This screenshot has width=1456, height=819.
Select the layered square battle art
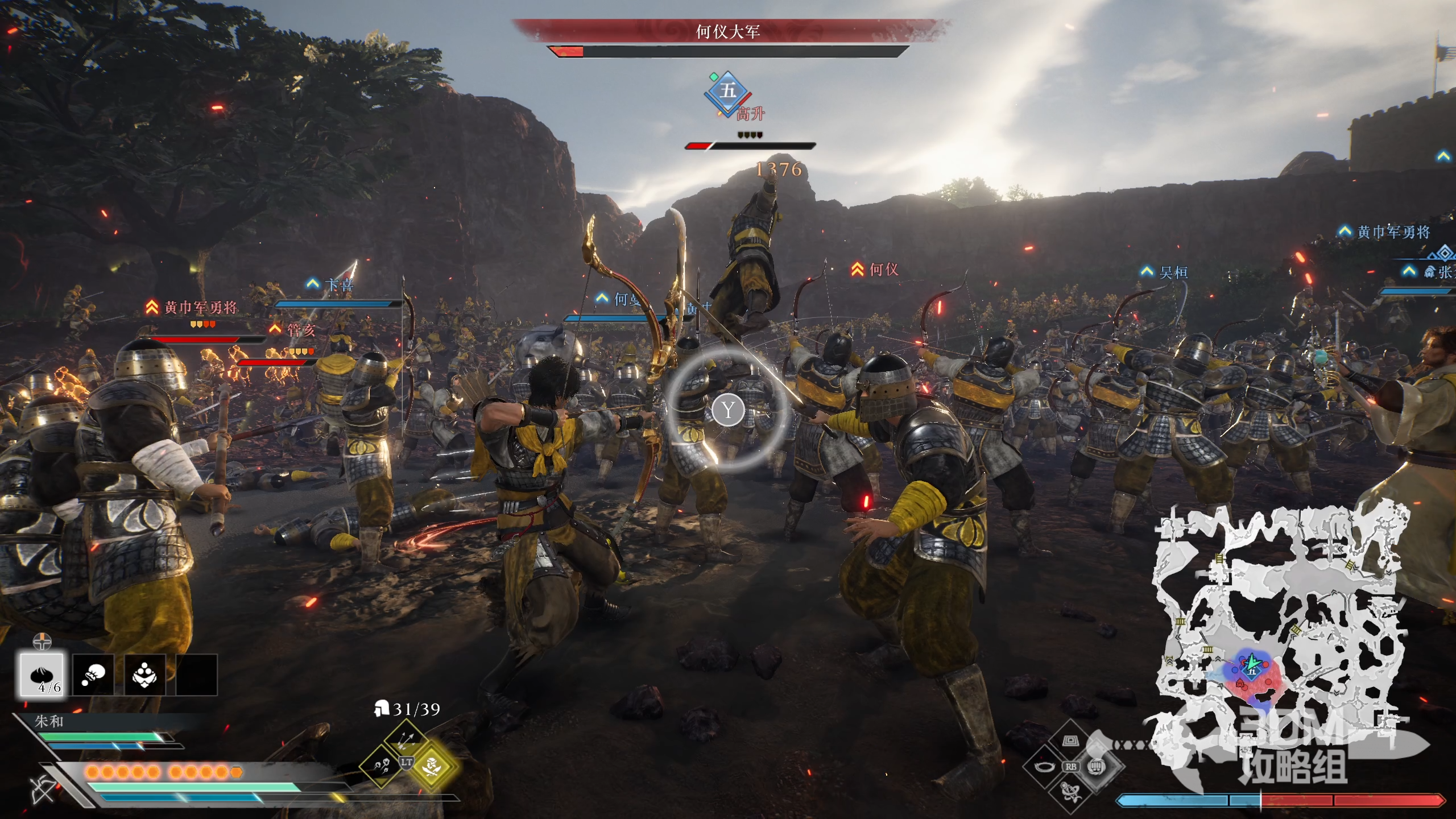point(1070,741)
